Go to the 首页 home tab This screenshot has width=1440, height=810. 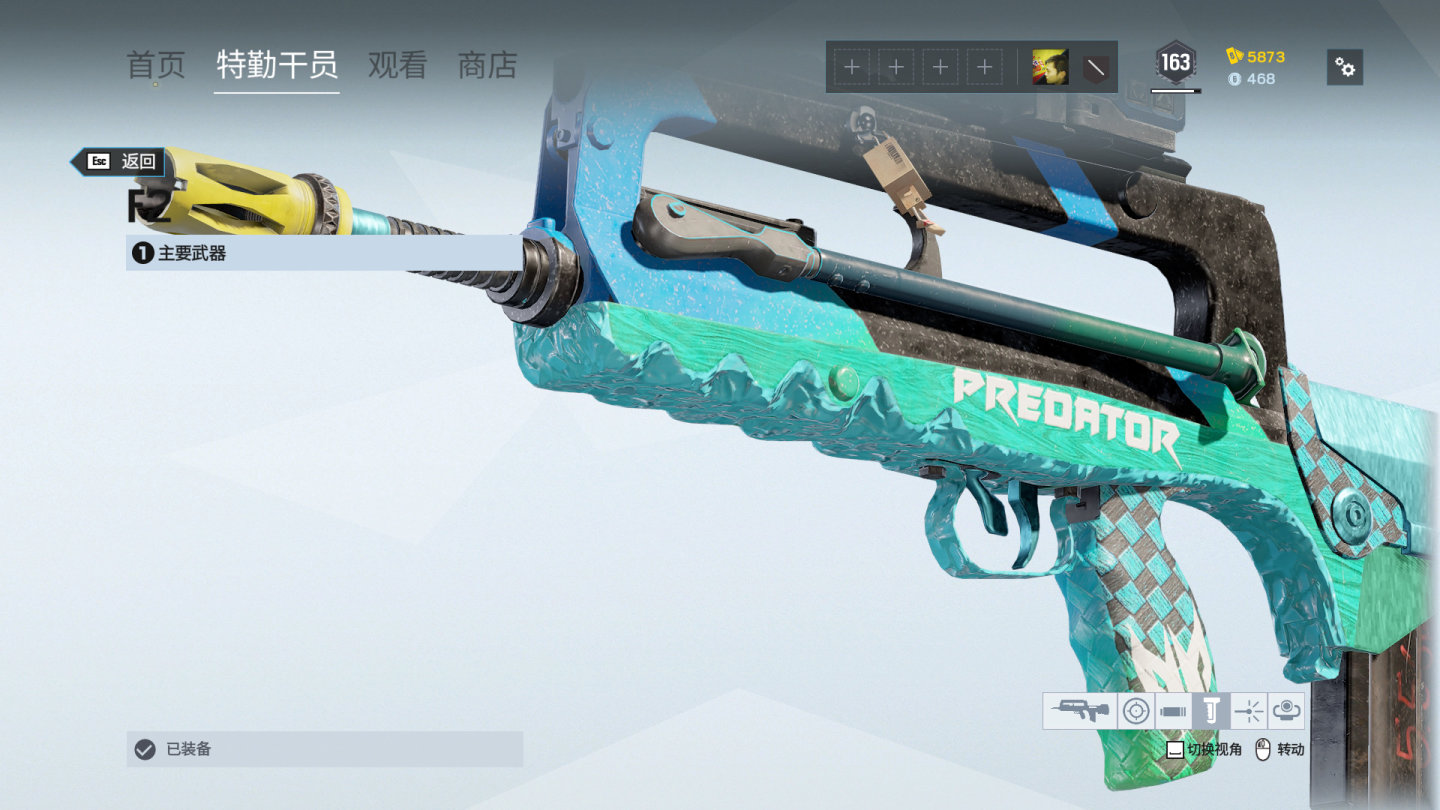[x=156, y=66]
